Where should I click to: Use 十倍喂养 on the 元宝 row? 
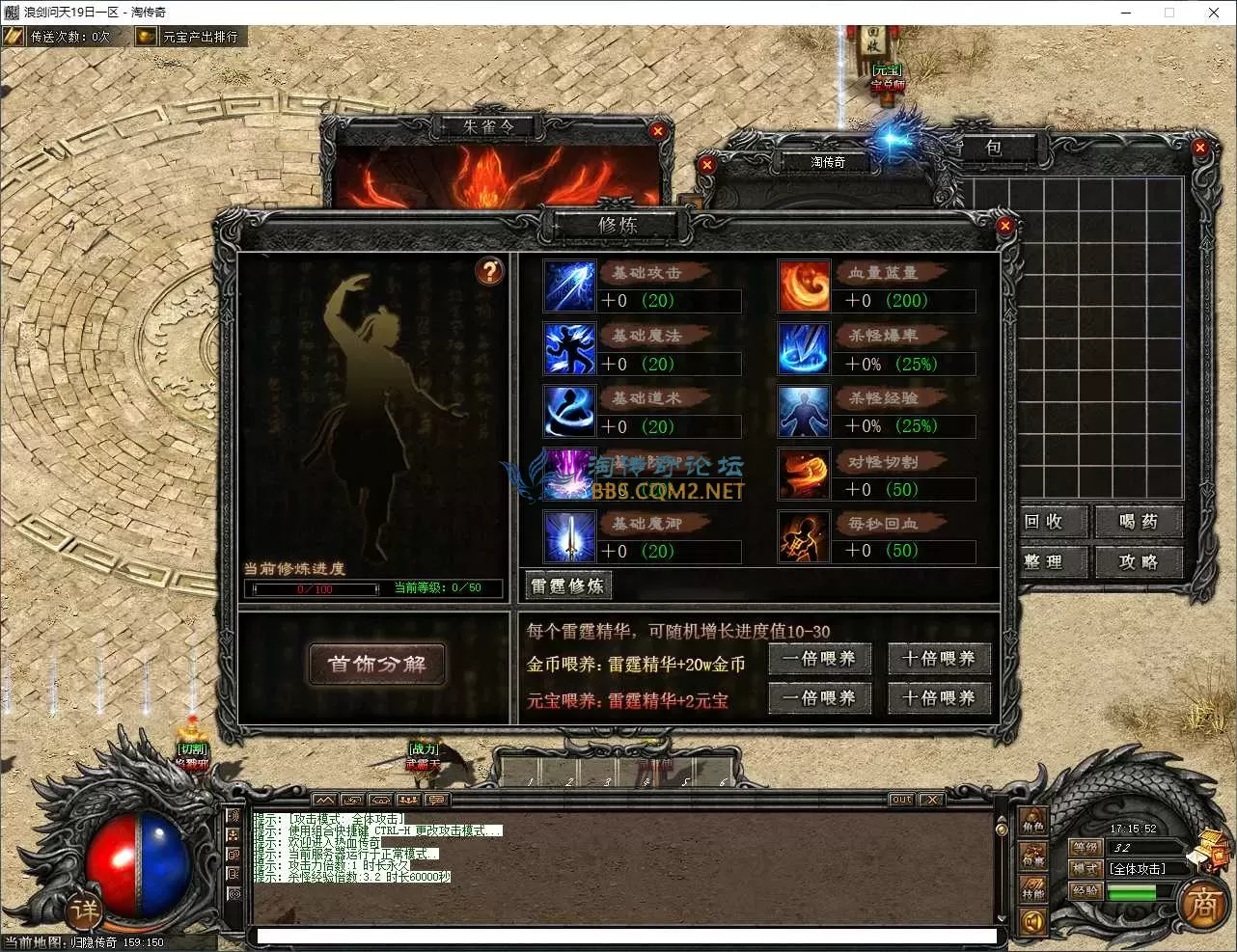[939, 698]
